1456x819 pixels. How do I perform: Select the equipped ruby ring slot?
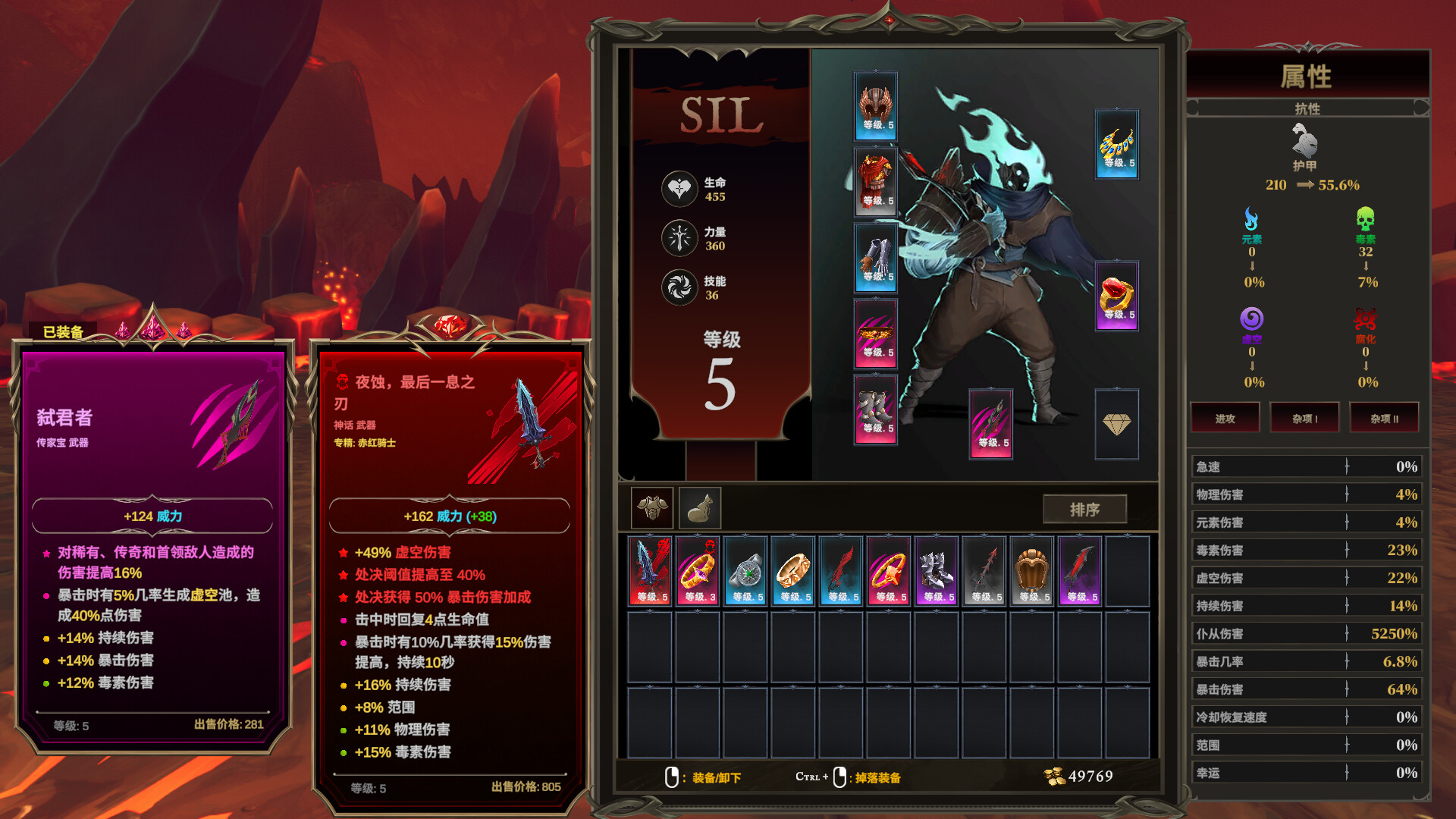coord(1117,296)
